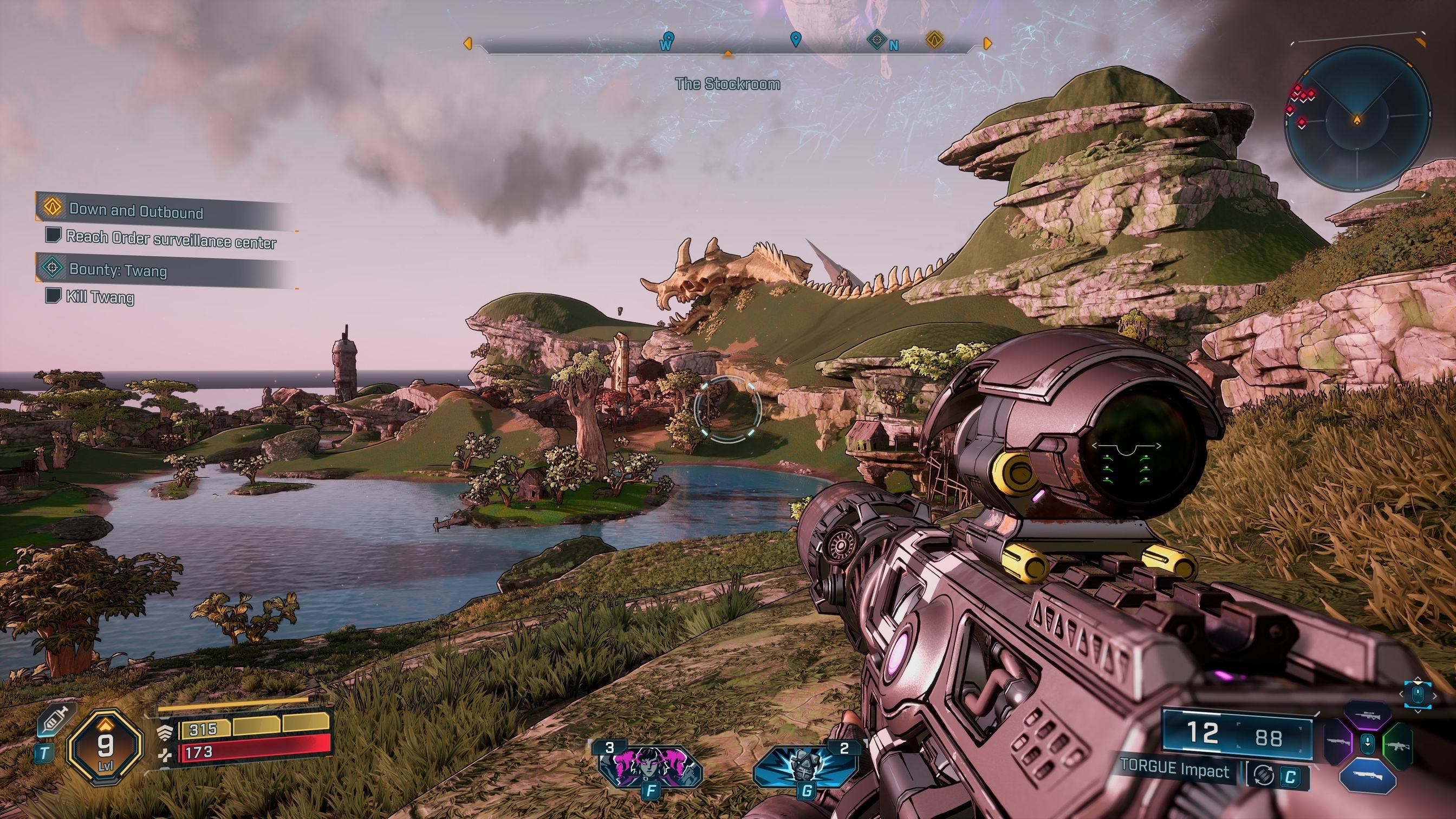
Task: Click the blue map pin on the compass
Action: pos(795,40)
